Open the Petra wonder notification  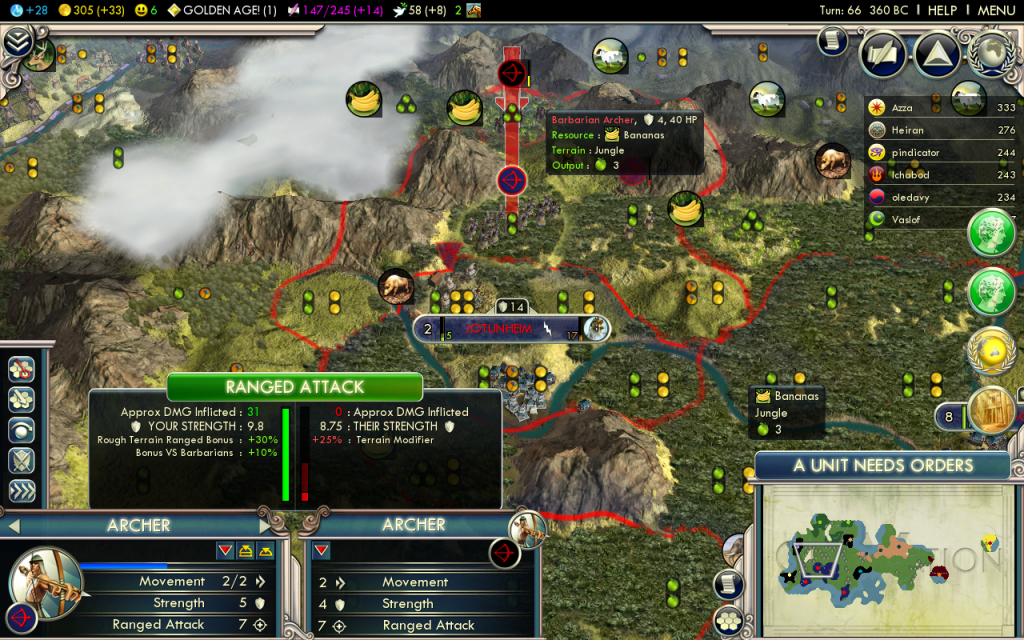point(991,410)
